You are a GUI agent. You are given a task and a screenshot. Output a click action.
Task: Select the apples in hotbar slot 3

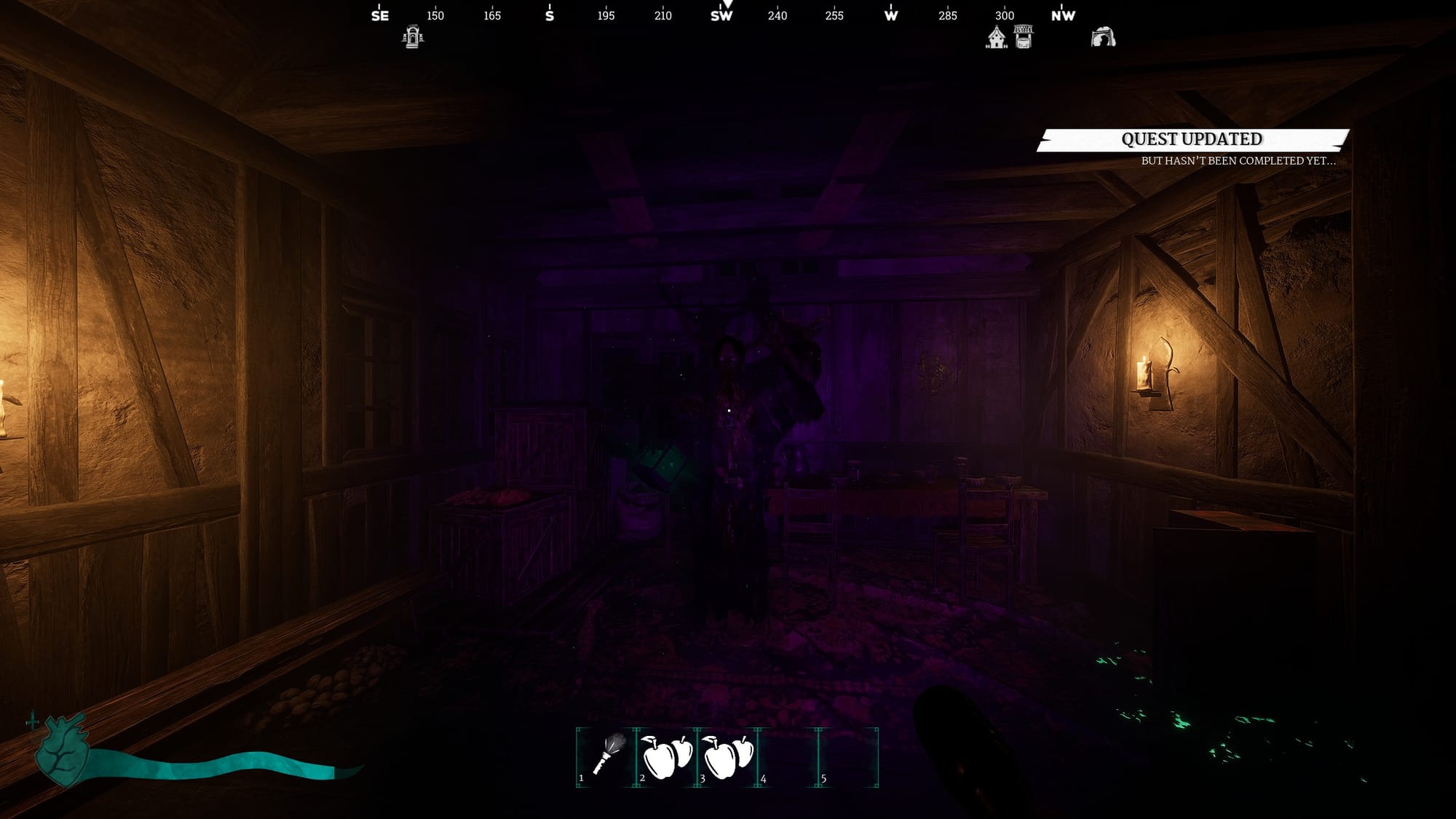tap(727, 757)
